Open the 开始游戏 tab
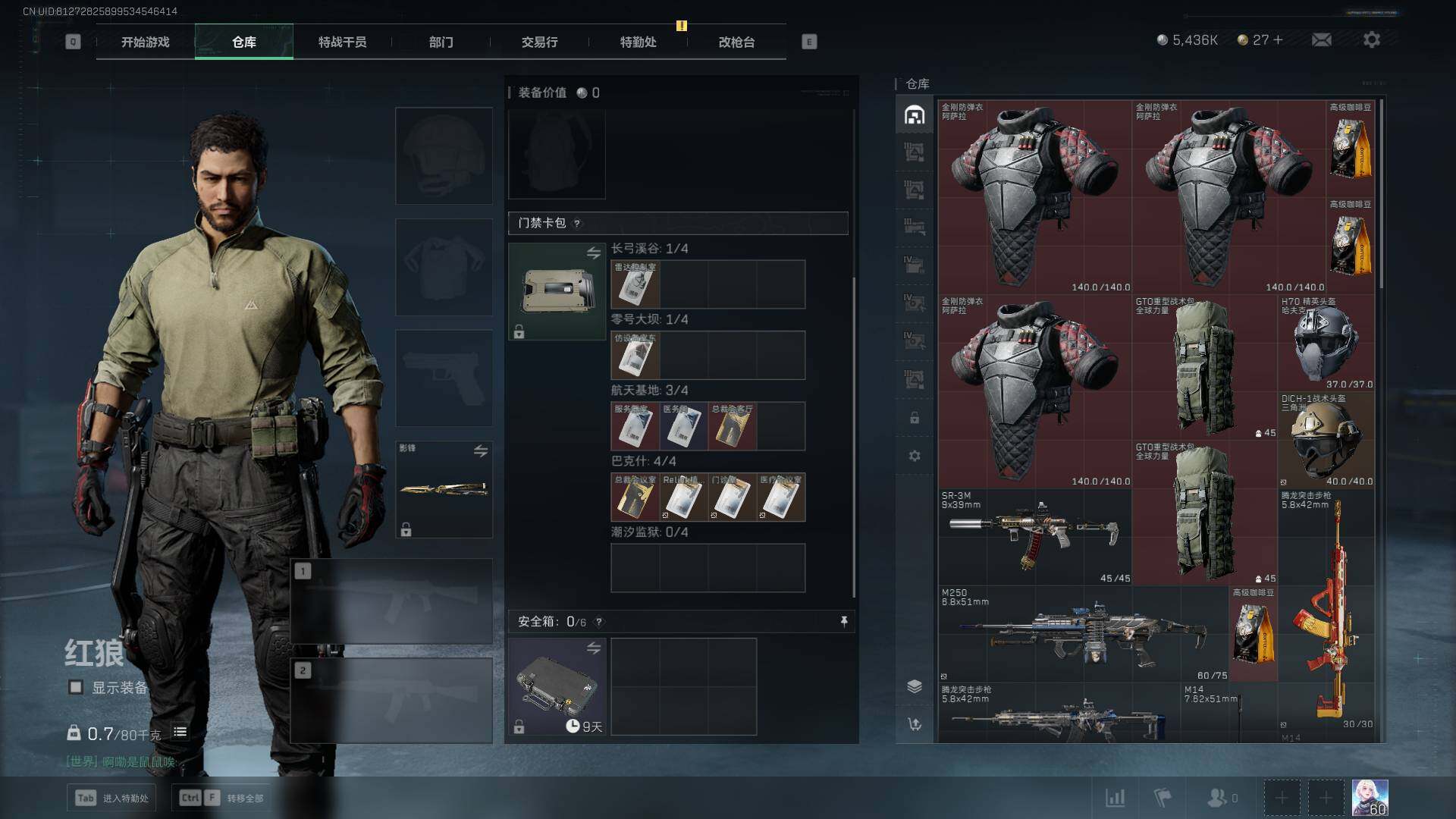1456x819 pixels. click(145, 42)
